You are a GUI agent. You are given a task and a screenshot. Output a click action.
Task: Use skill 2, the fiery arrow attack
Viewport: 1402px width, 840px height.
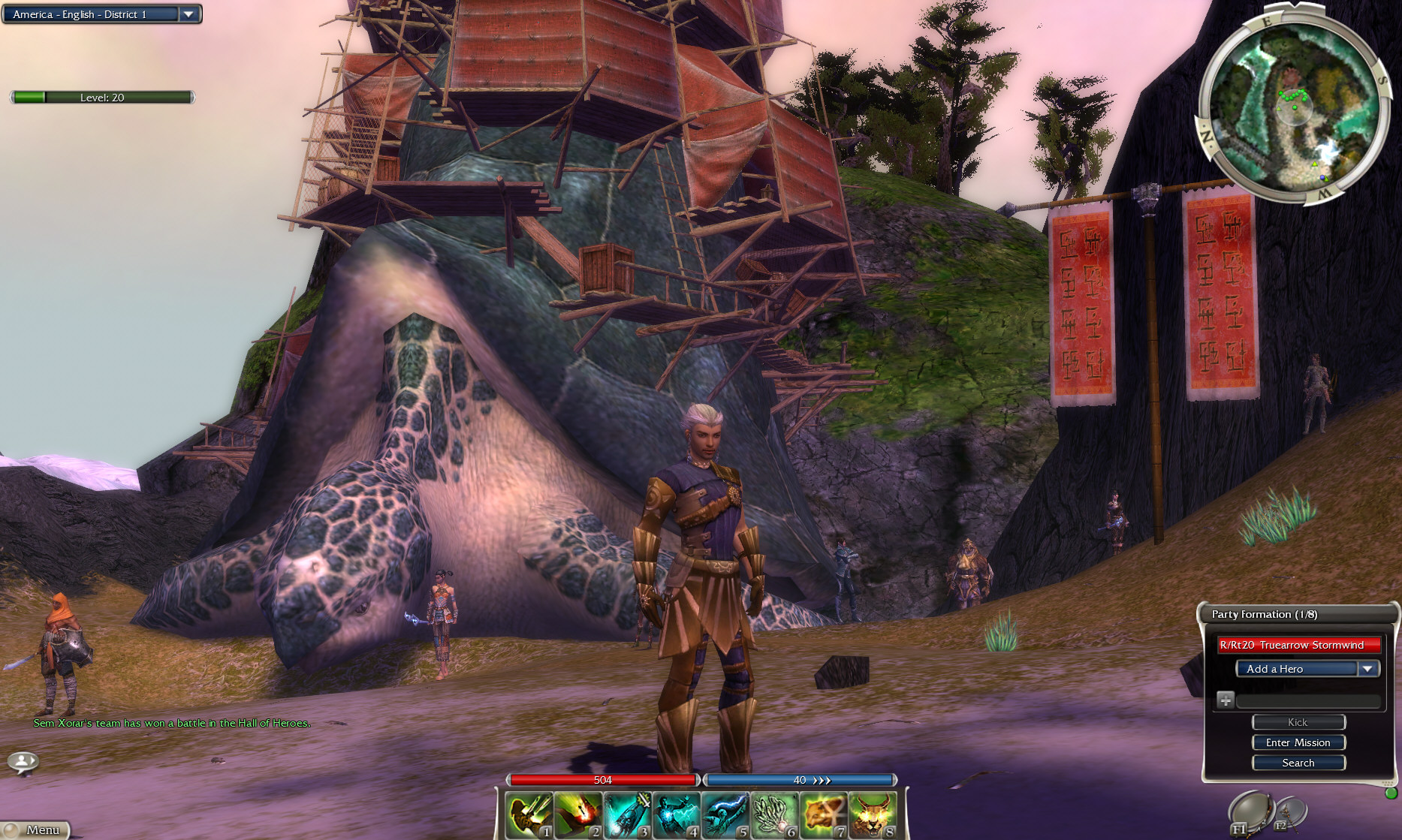[578, 815]
